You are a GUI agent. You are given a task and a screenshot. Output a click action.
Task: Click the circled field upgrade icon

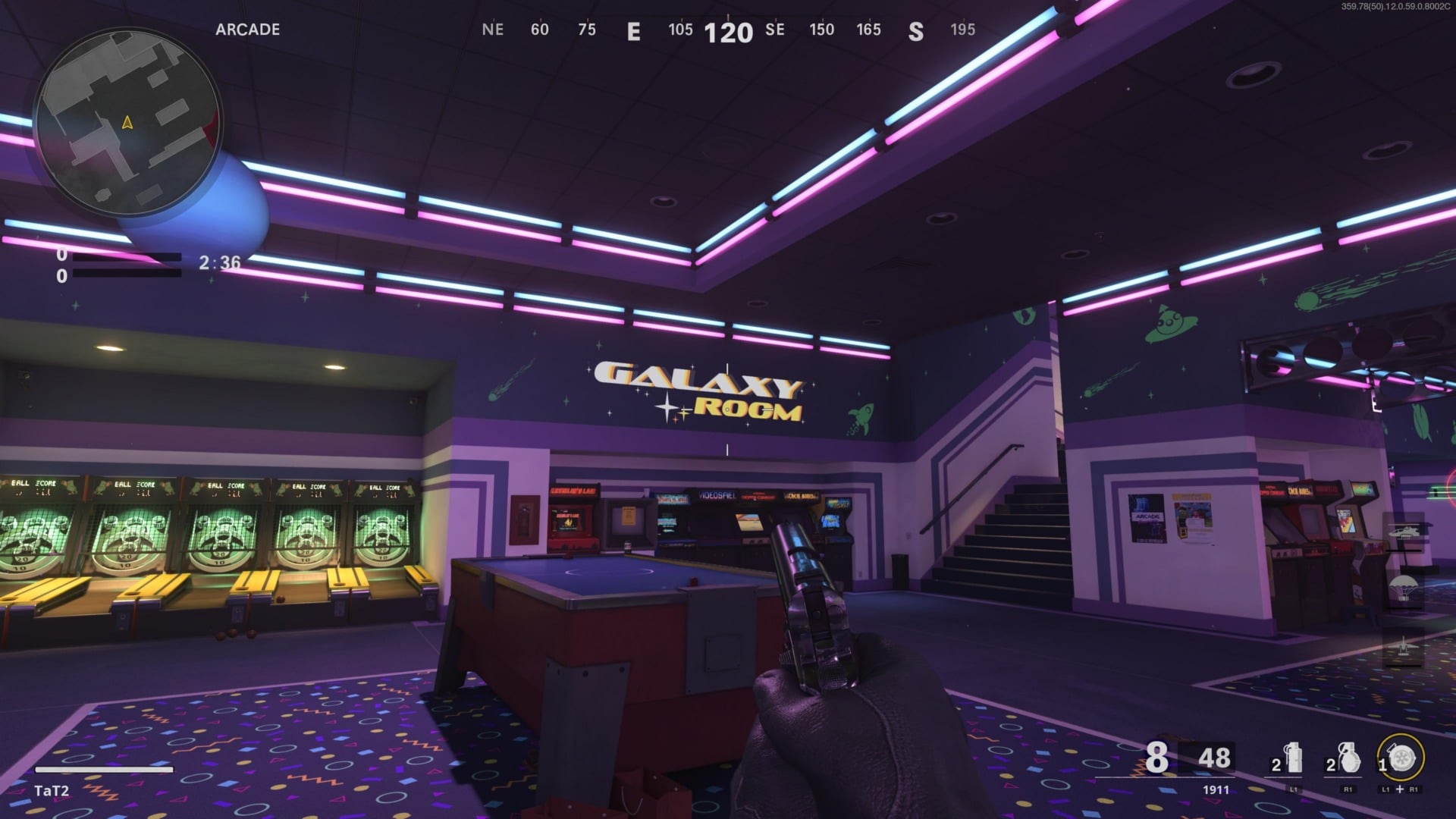click(1401, 757)
